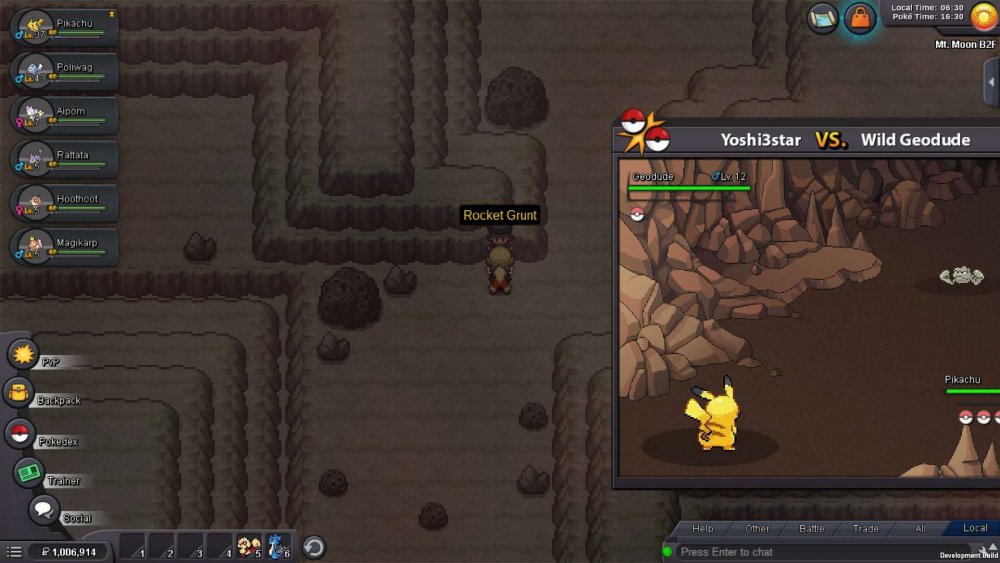Screen dimensions: 1000x563
Task: Open the Trade chat tab
Action: pyautogui.click(x=865, y=528)
